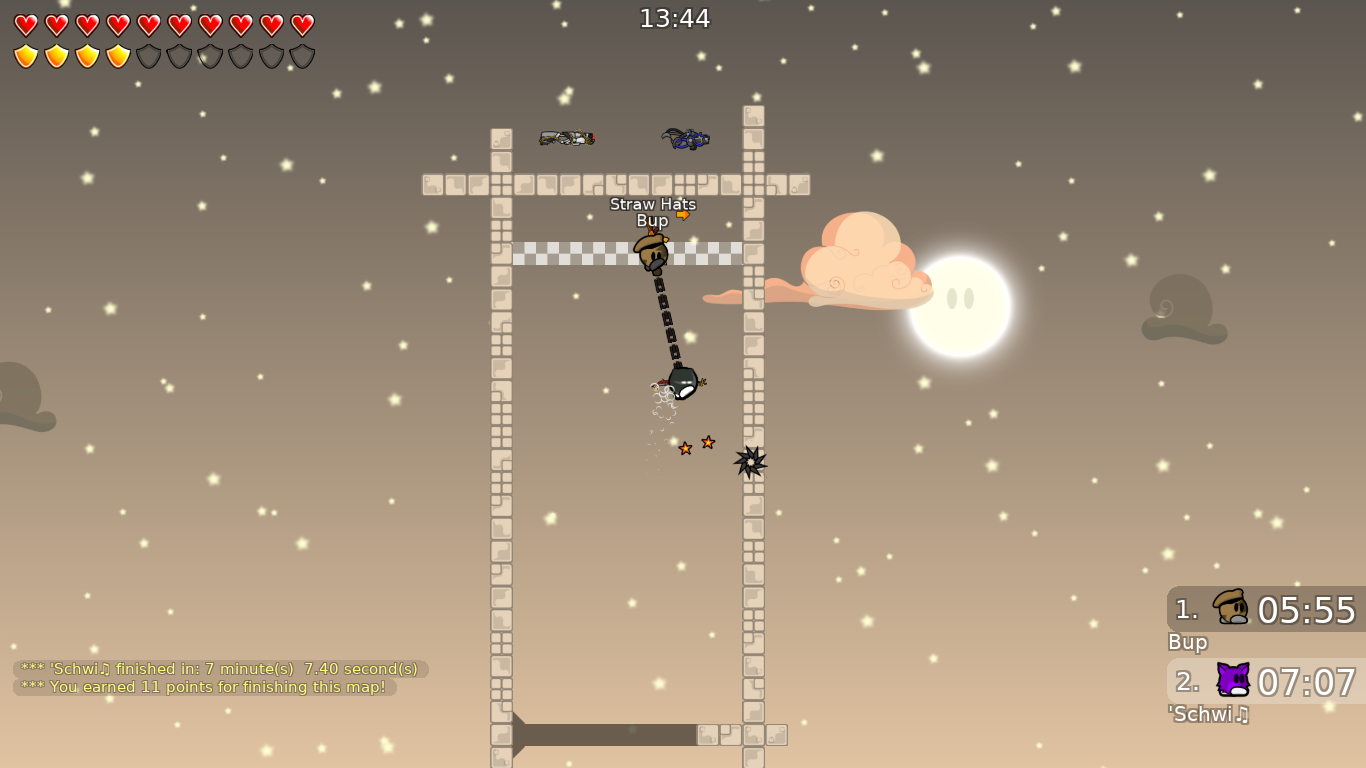Select 'Schwi's purple fox avatar in the scoreboard

click(x=1234, y=681)
